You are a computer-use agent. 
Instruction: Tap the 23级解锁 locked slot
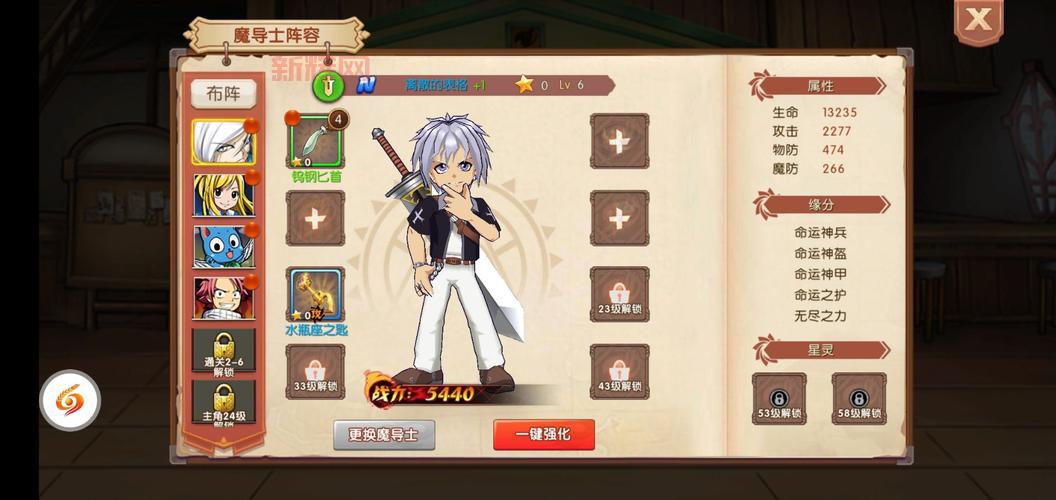619,295
